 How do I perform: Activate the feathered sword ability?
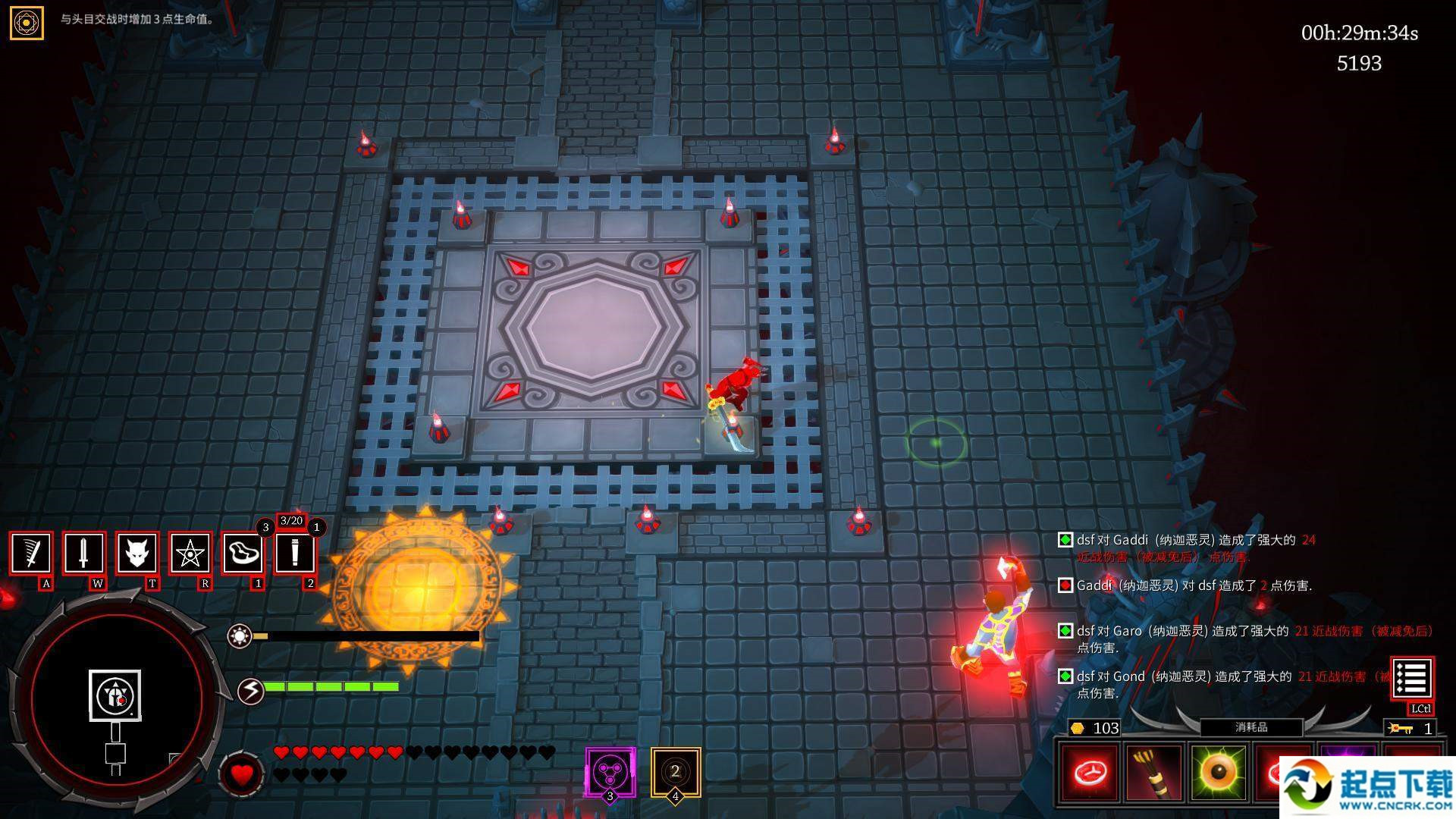31,553
